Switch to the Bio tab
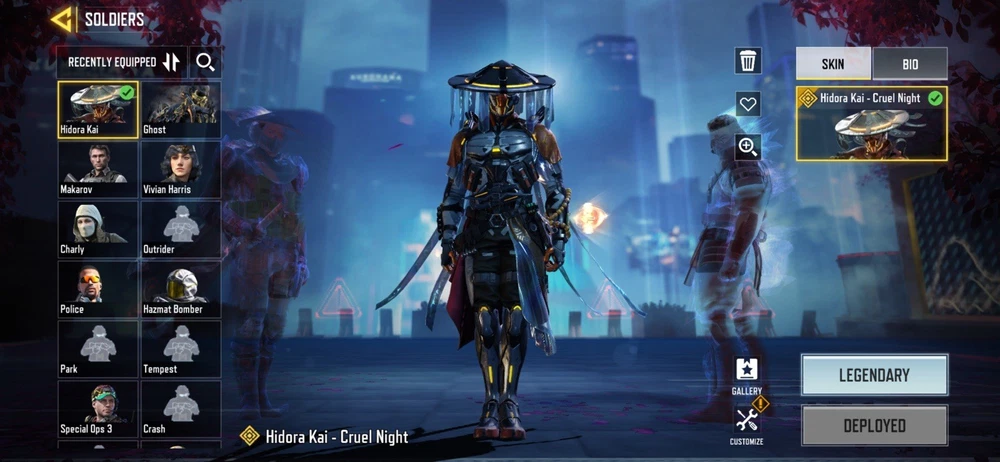Image resolution: width=1000 pixels, height=462 pixels. click(x=910, y=64)
